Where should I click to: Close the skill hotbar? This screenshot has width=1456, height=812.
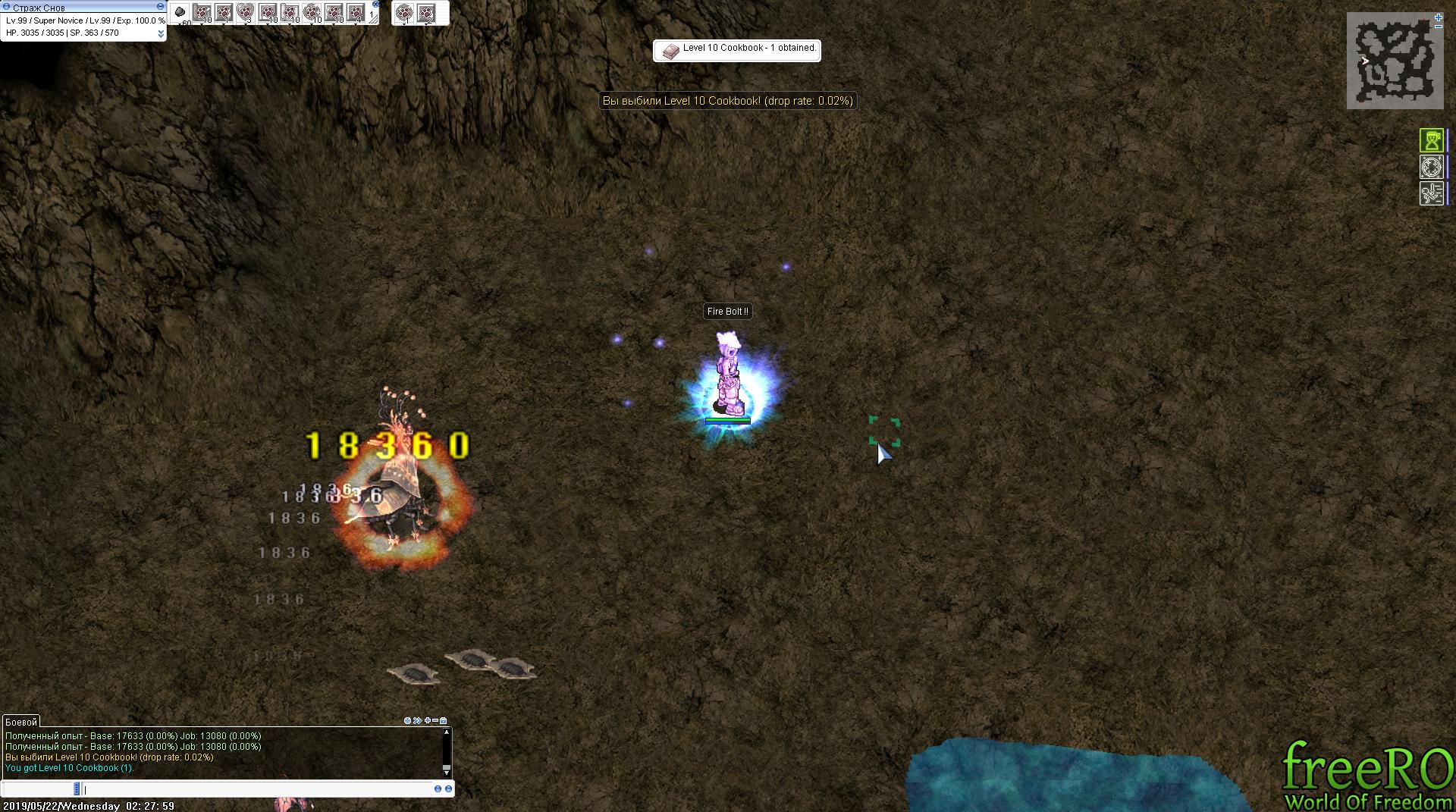[x=375, y=4]
